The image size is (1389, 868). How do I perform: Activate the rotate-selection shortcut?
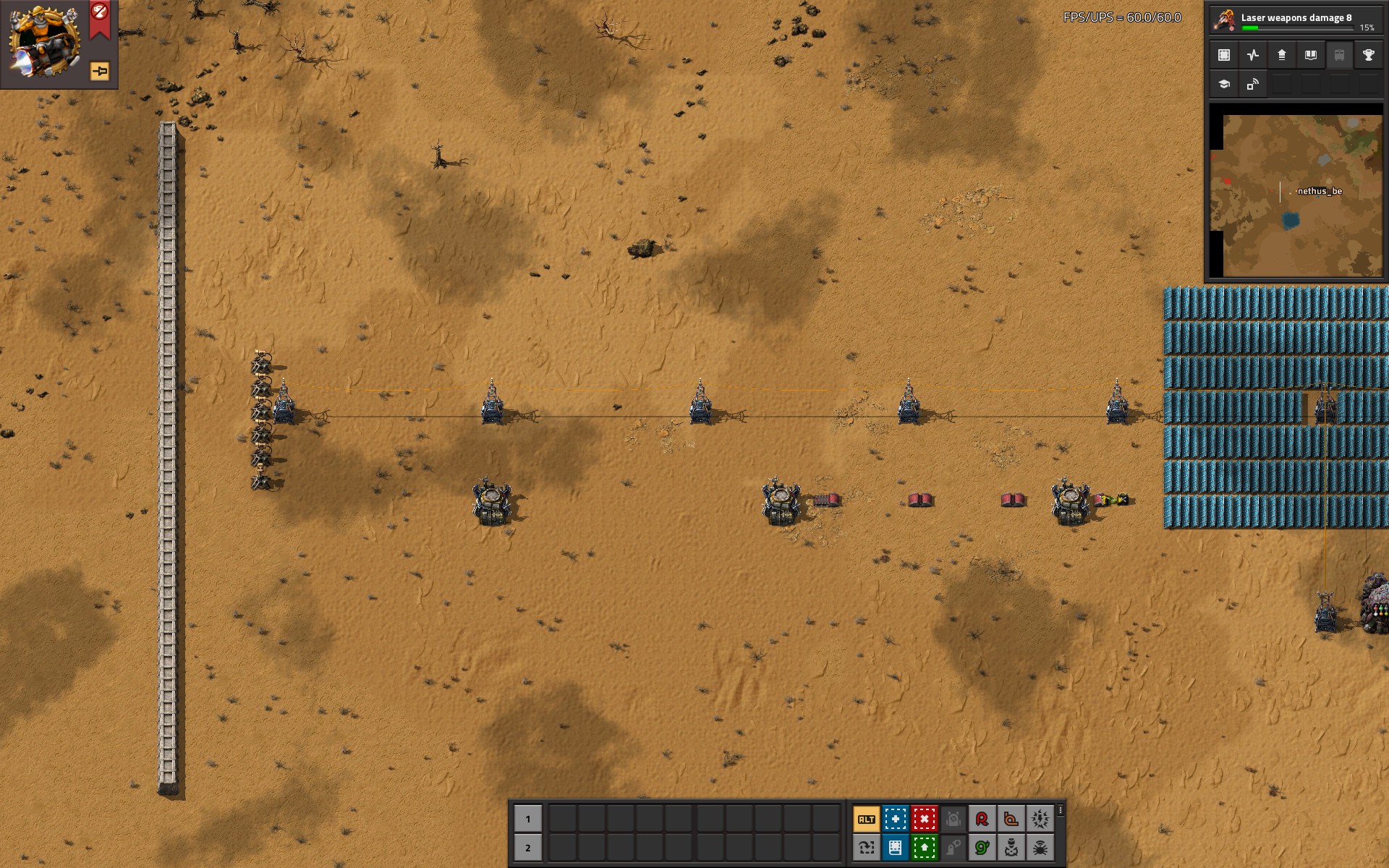pyautogui.click(x=866, y=847)
